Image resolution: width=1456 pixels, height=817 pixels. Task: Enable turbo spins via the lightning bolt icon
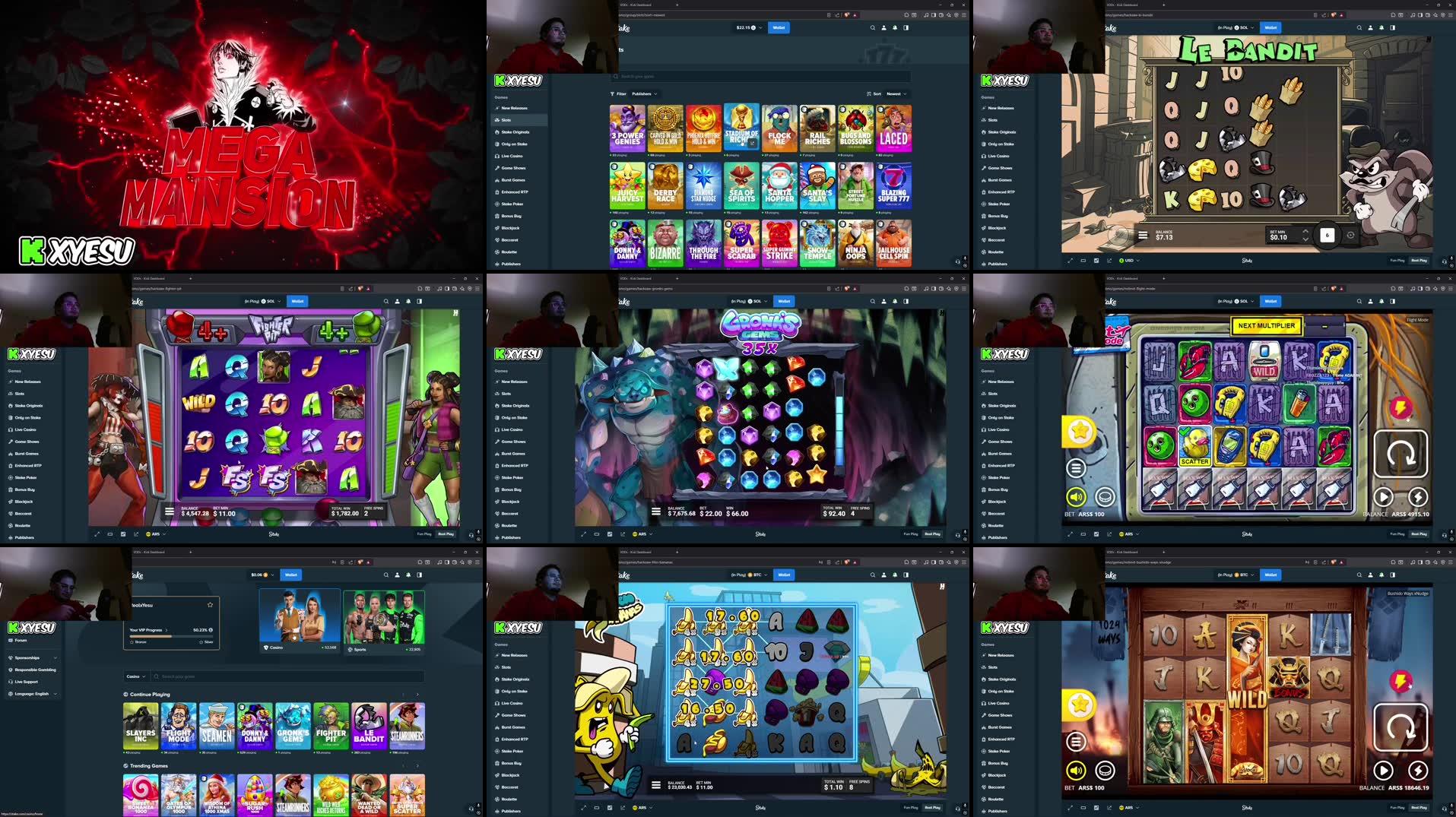1419,498
